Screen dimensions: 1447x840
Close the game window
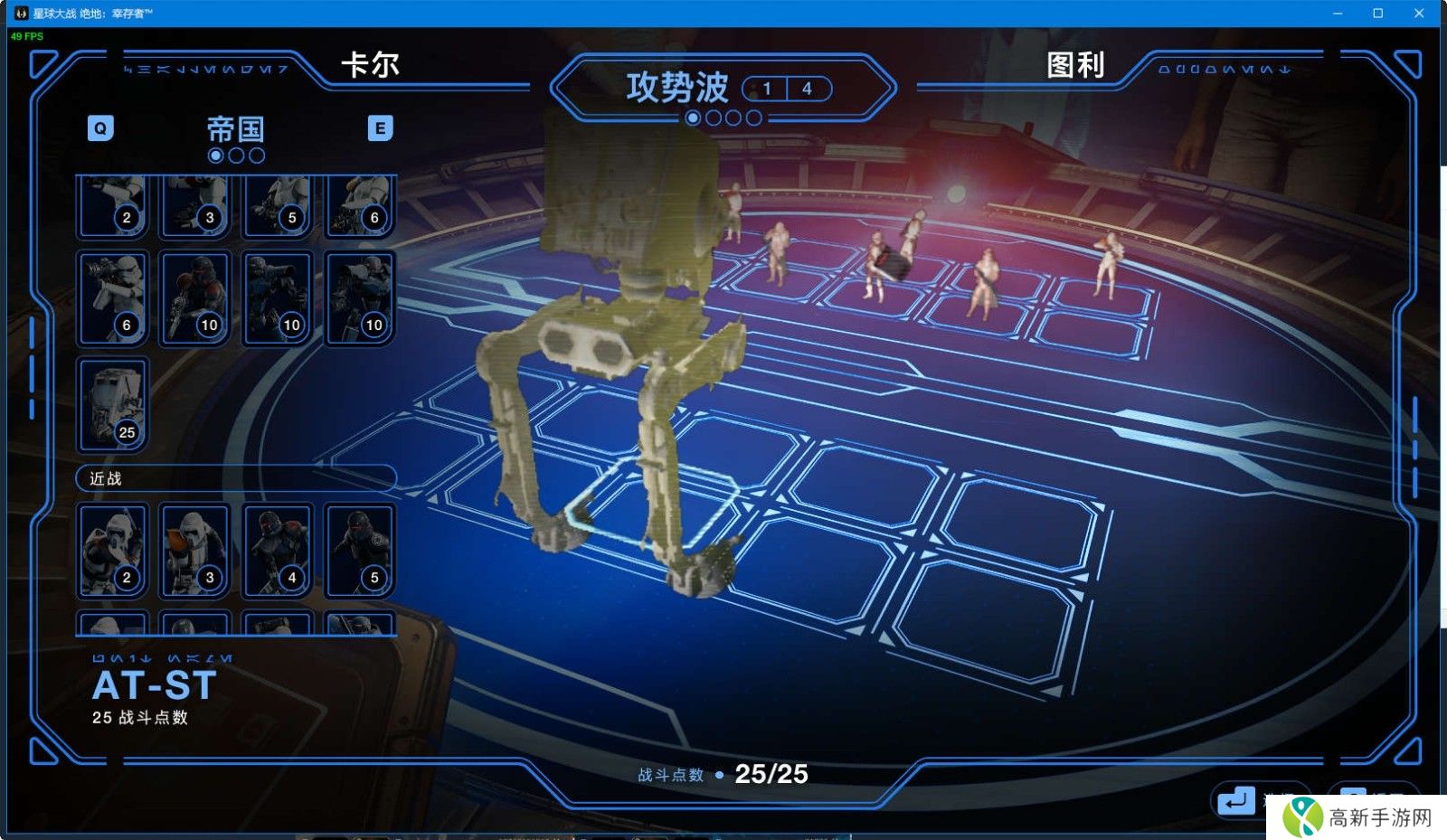click(x=1419, y=13)
